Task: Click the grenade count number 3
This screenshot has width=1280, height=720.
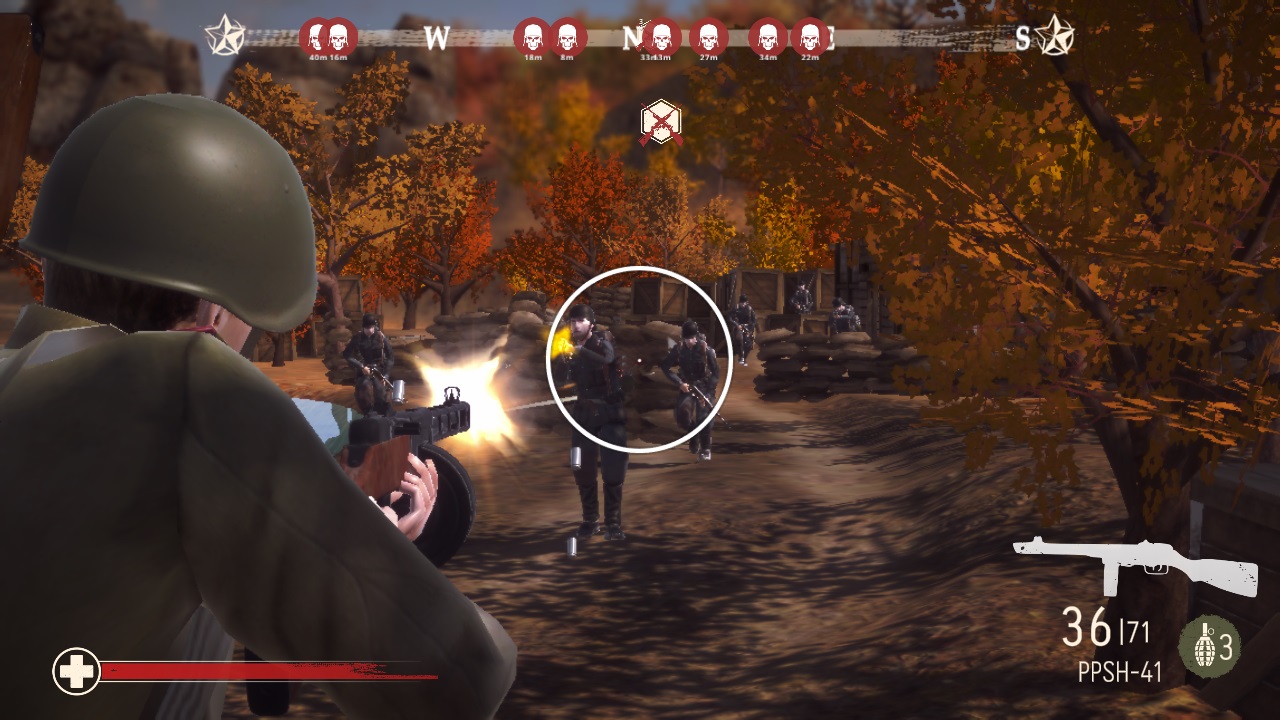Action: click(1228, 648)
